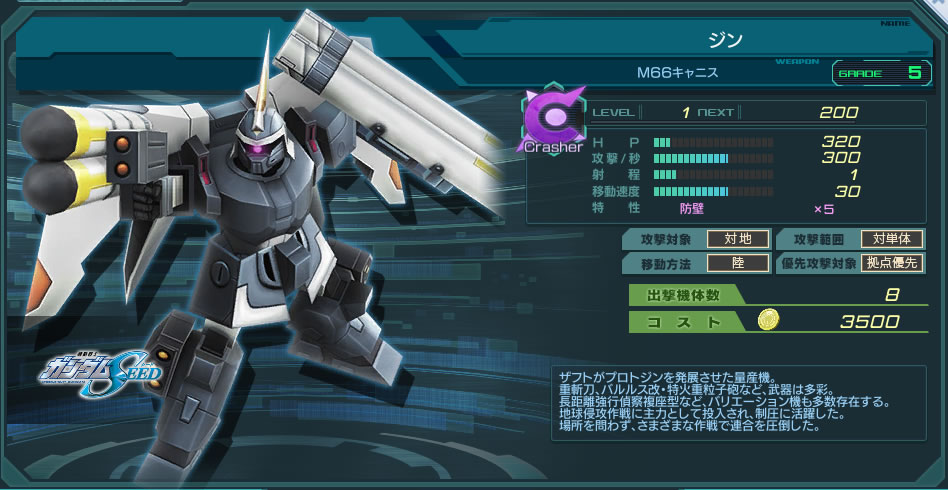
Task: Click the purple Crasher type icon
Action: pos(550,121)
